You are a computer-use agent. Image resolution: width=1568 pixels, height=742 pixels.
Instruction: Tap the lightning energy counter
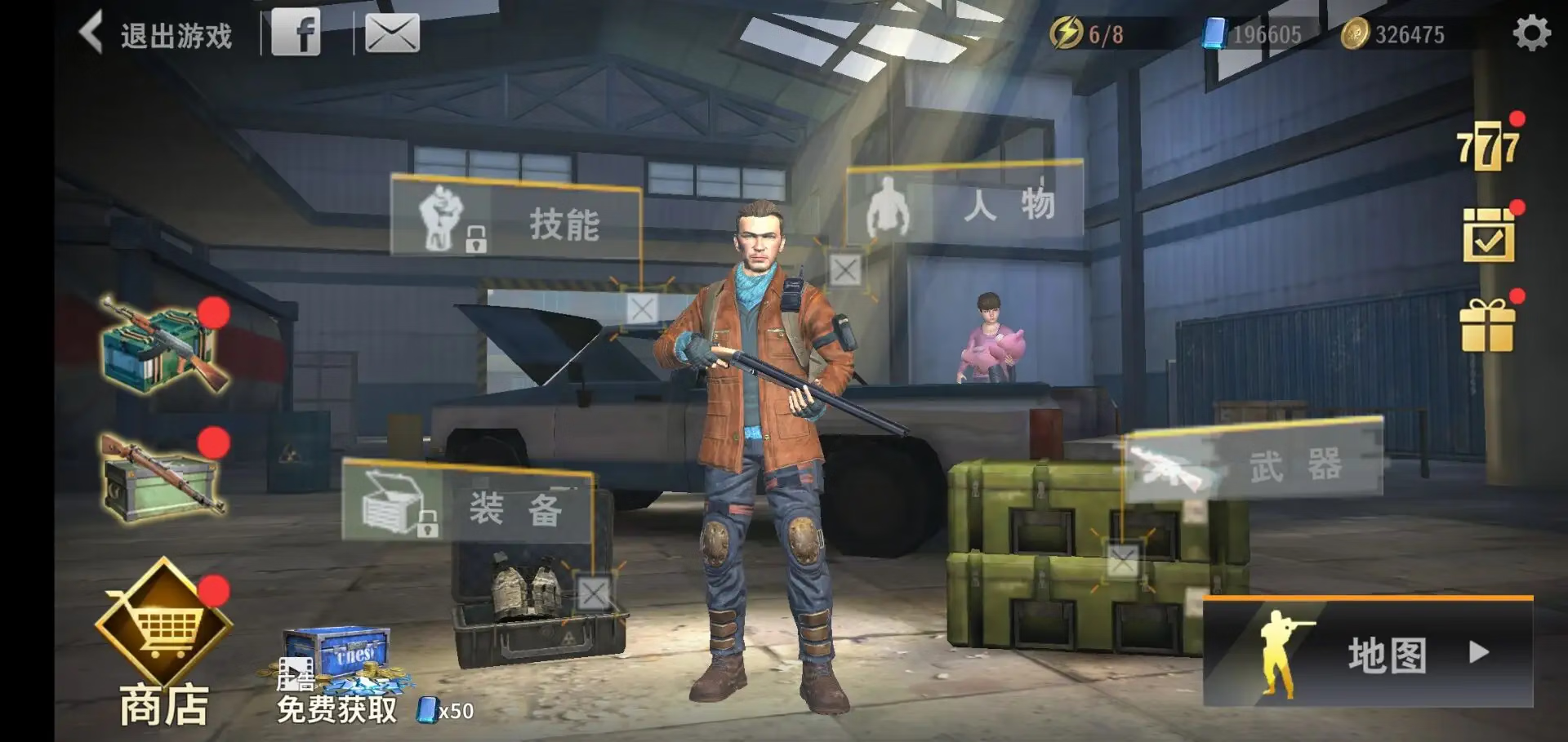tap(1086, 34)
